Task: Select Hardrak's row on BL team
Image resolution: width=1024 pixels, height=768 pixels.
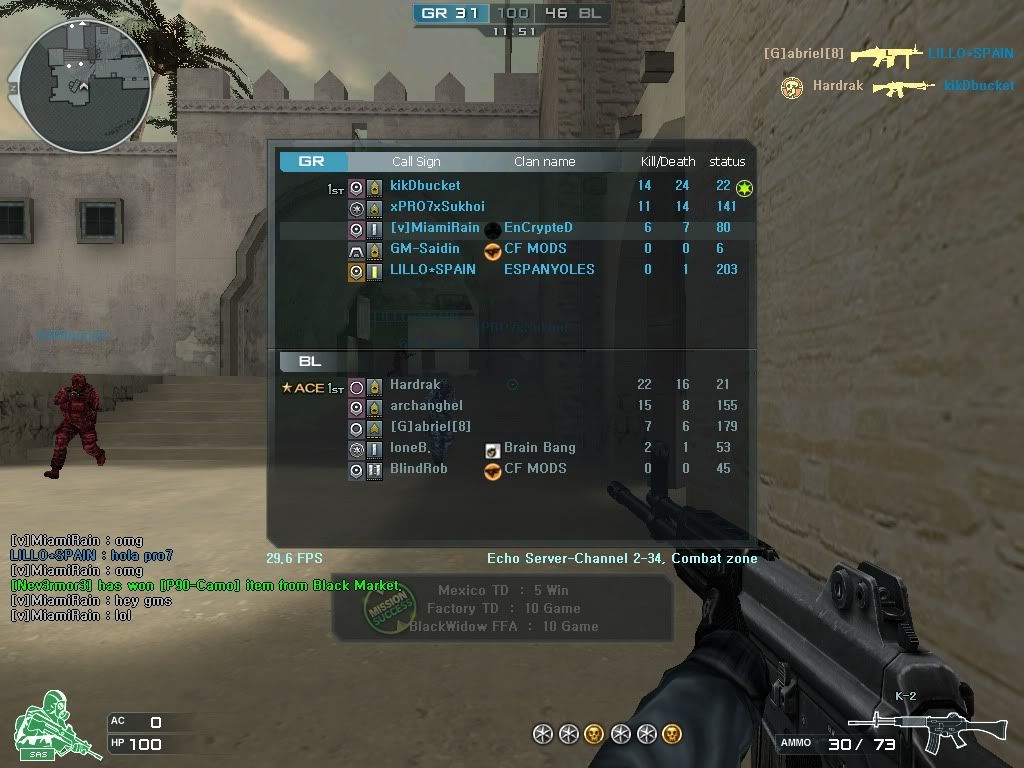Action: tap(415, 385)
